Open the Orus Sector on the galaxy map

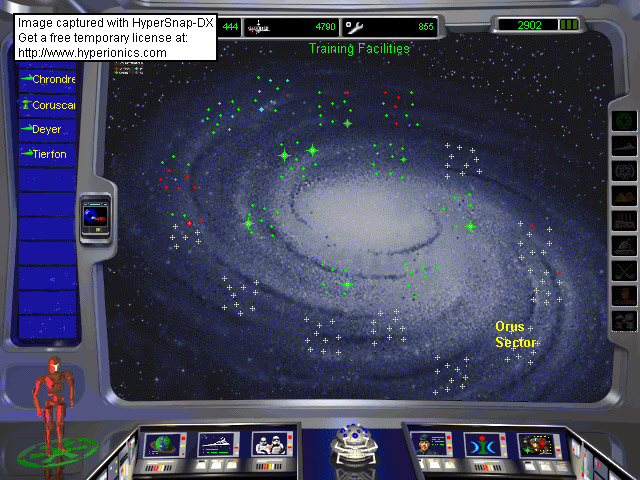click(515, 335)
